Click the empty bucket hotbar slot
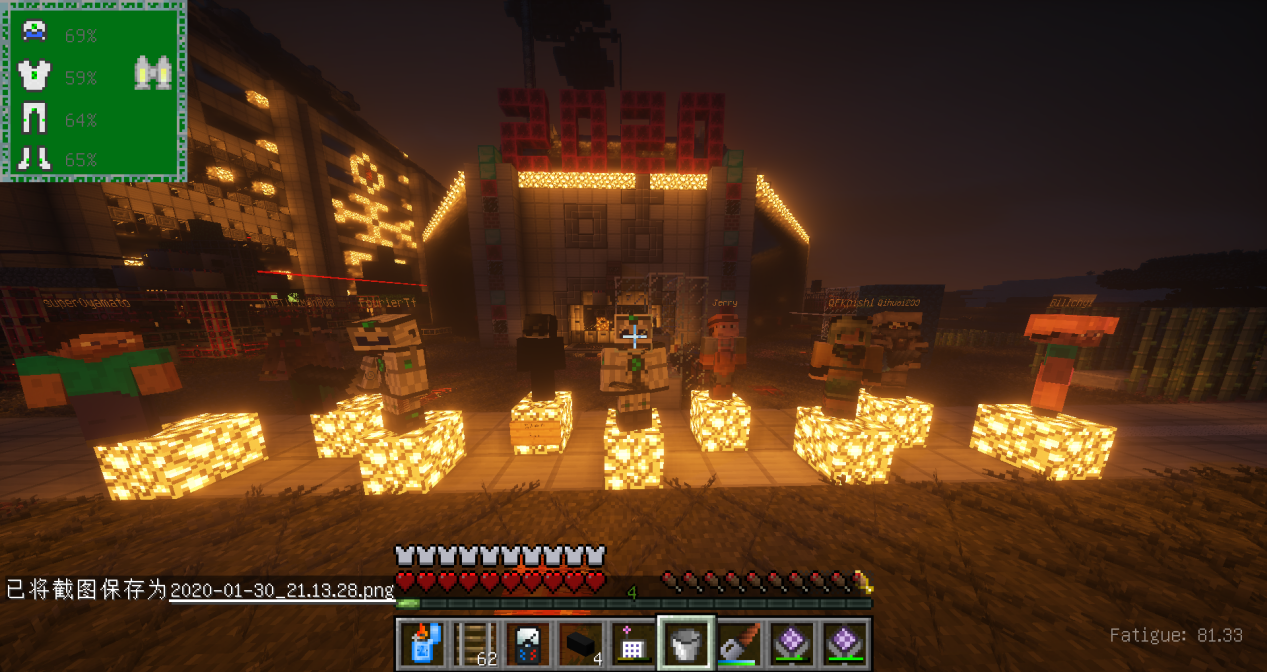The height and width of the screenshot is (672, 1267). [686, 643]
